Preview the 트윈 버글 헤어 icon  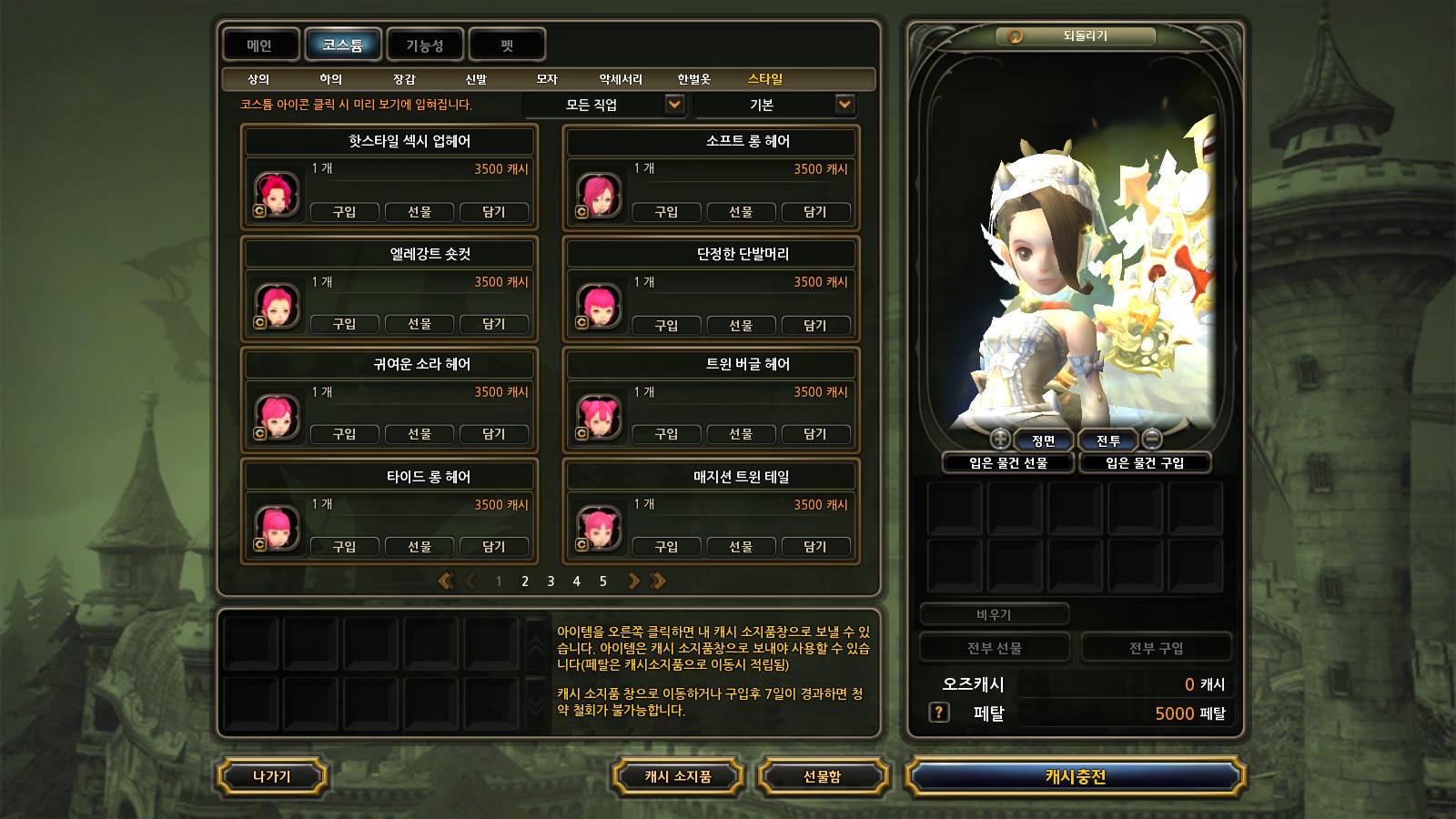pos(599,417)
